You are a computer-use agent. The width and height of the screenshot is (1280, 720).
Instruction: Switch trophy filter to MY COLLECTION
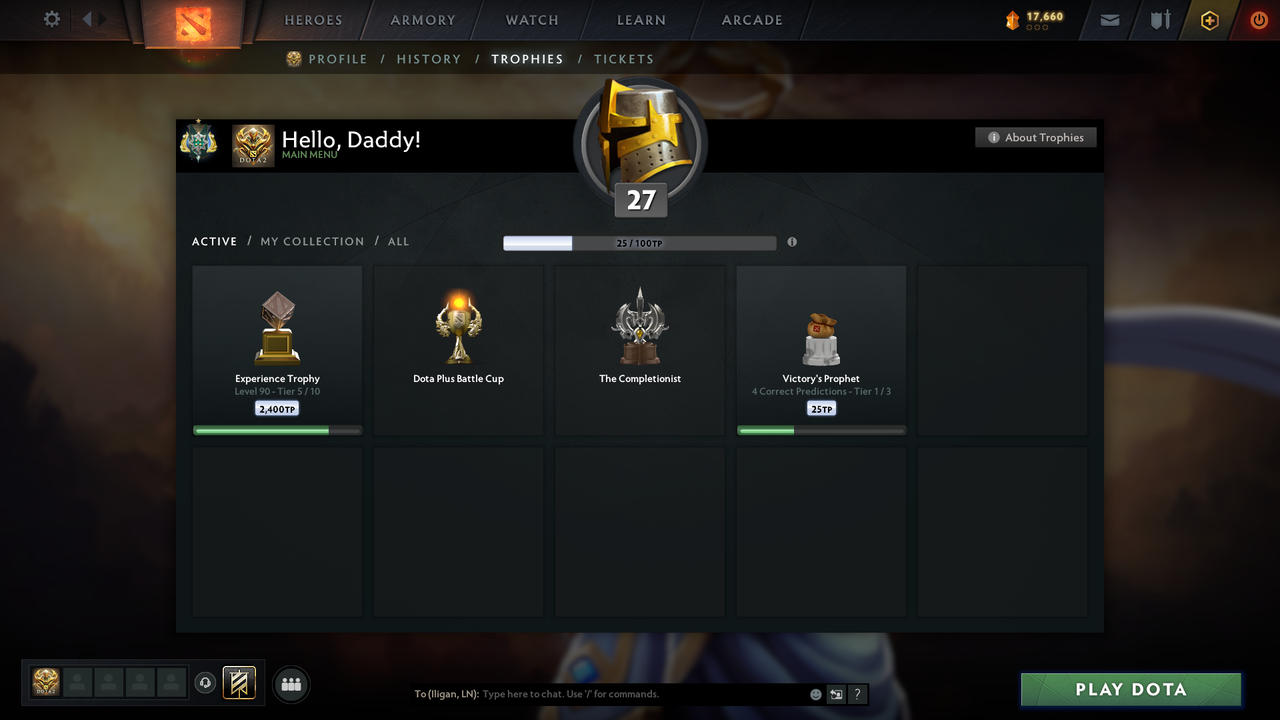click(x=312, y=241)
